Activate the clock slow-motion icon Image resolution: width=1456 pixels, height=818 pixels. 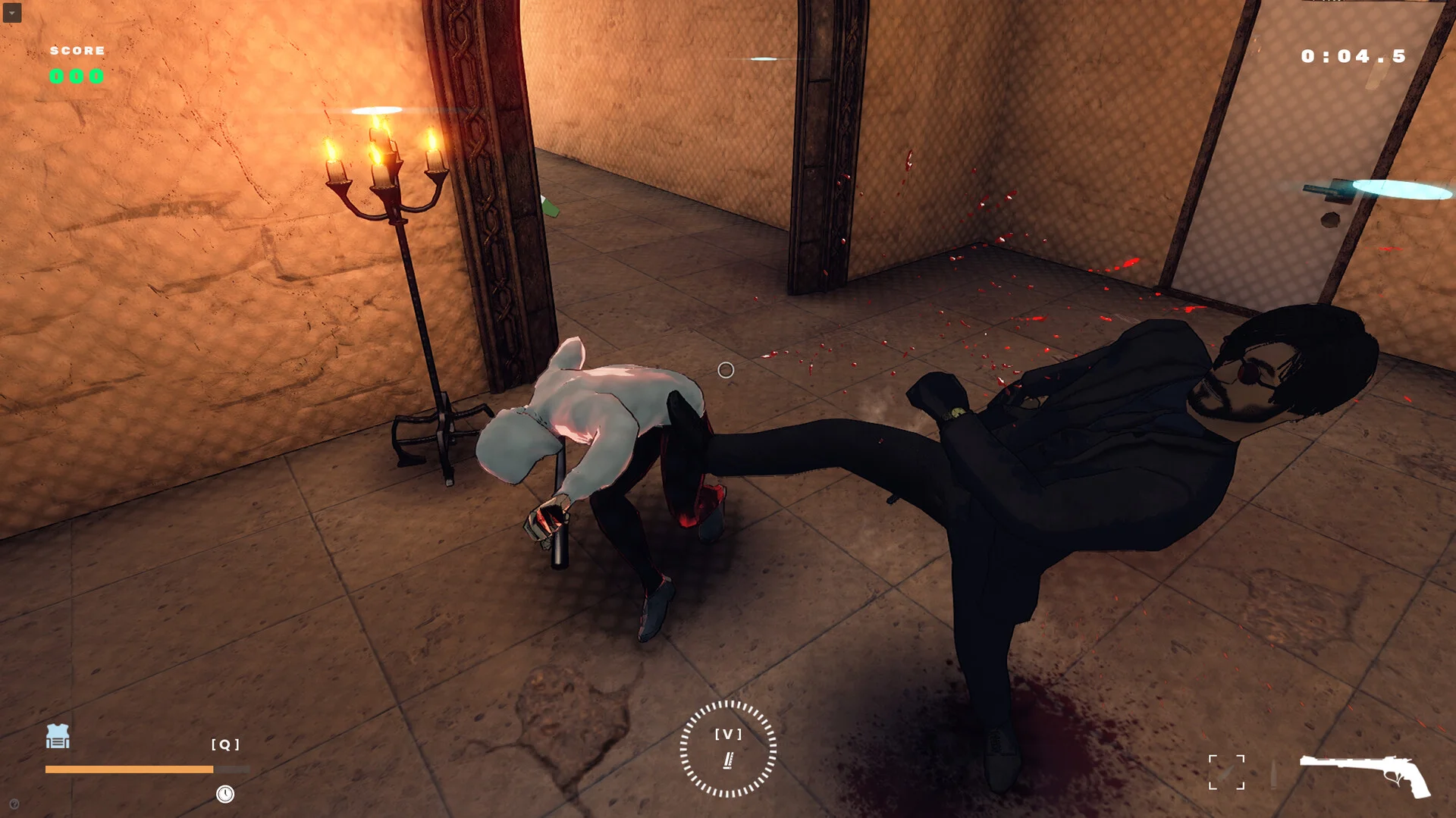225,794
